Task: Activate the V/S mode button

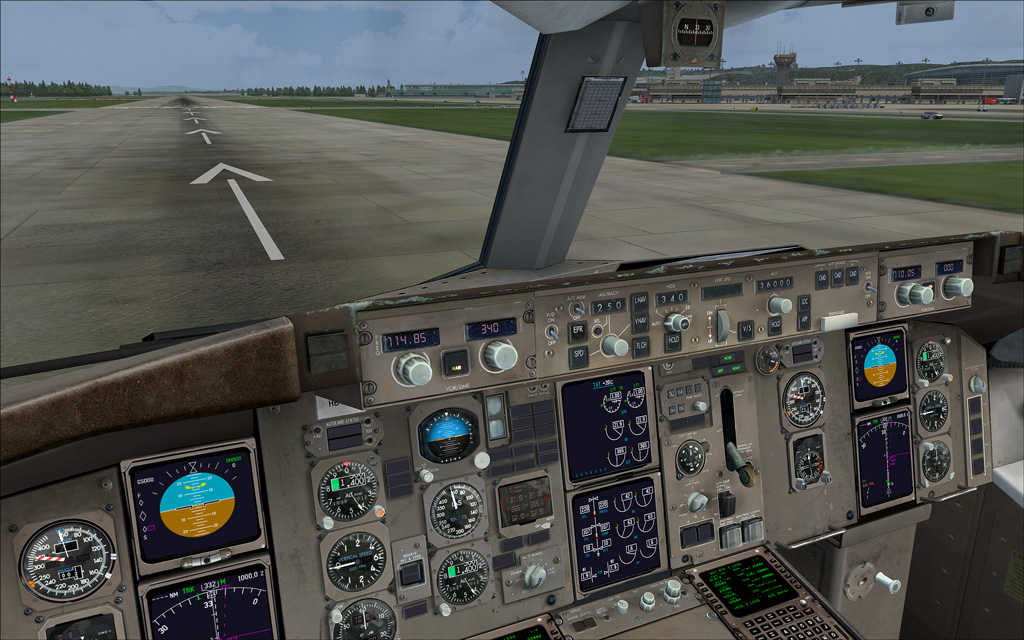Action: click(x=745, y=327)
